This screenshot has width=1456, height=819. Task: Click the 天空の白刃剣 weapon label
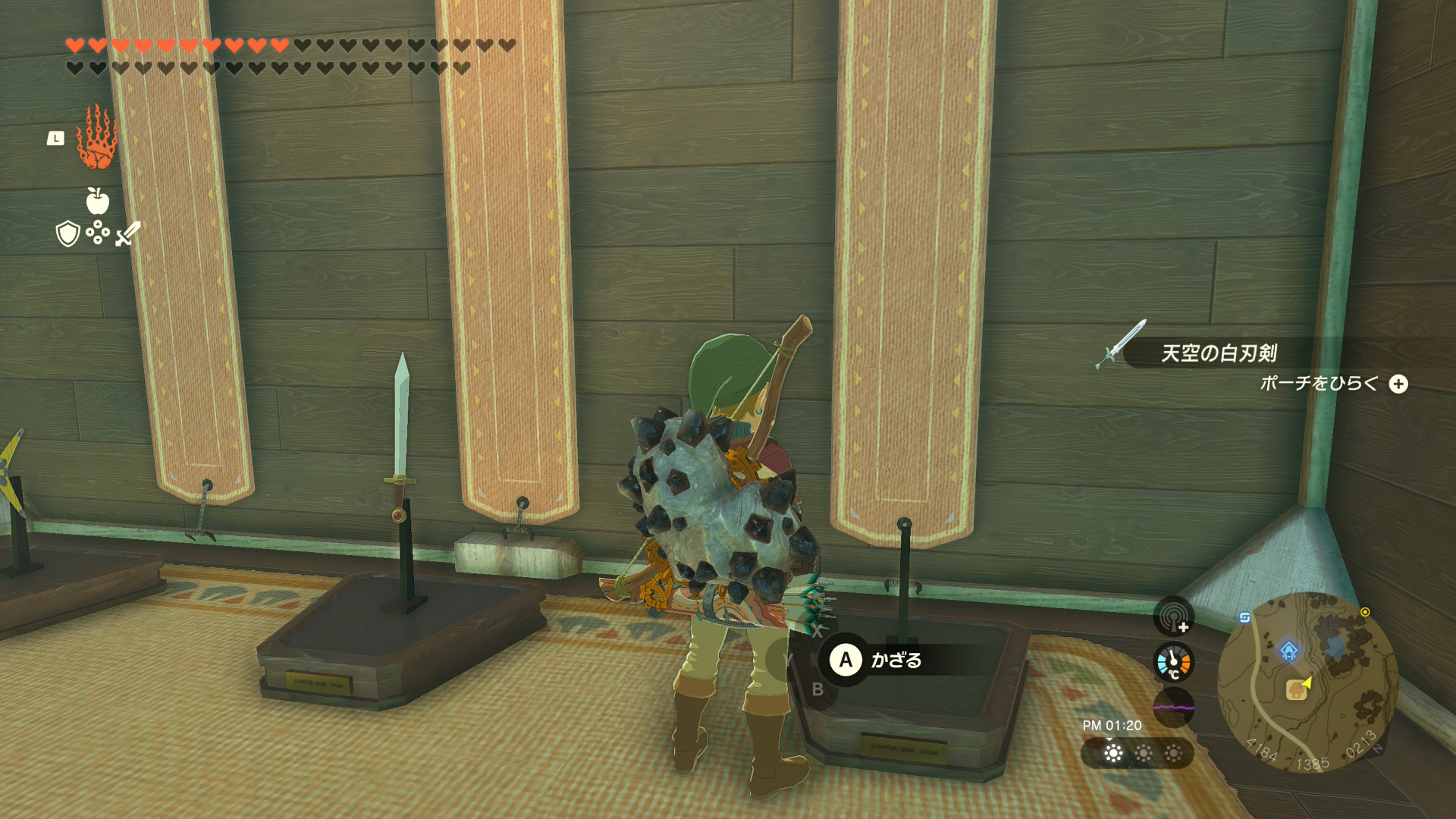tap(1219, 353)
